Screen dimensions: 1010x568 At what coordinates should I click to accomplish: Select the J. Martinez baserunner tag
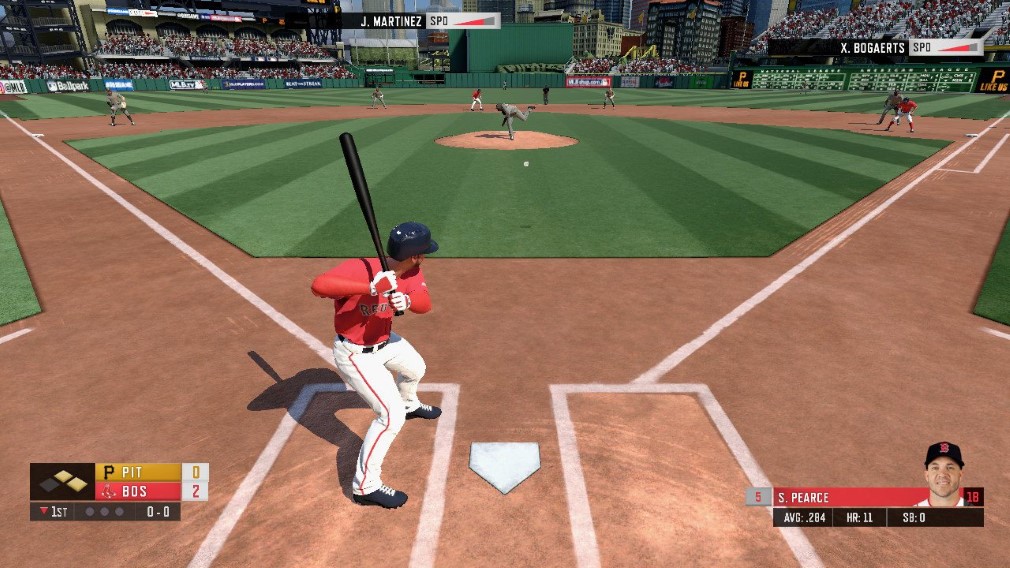421,21
